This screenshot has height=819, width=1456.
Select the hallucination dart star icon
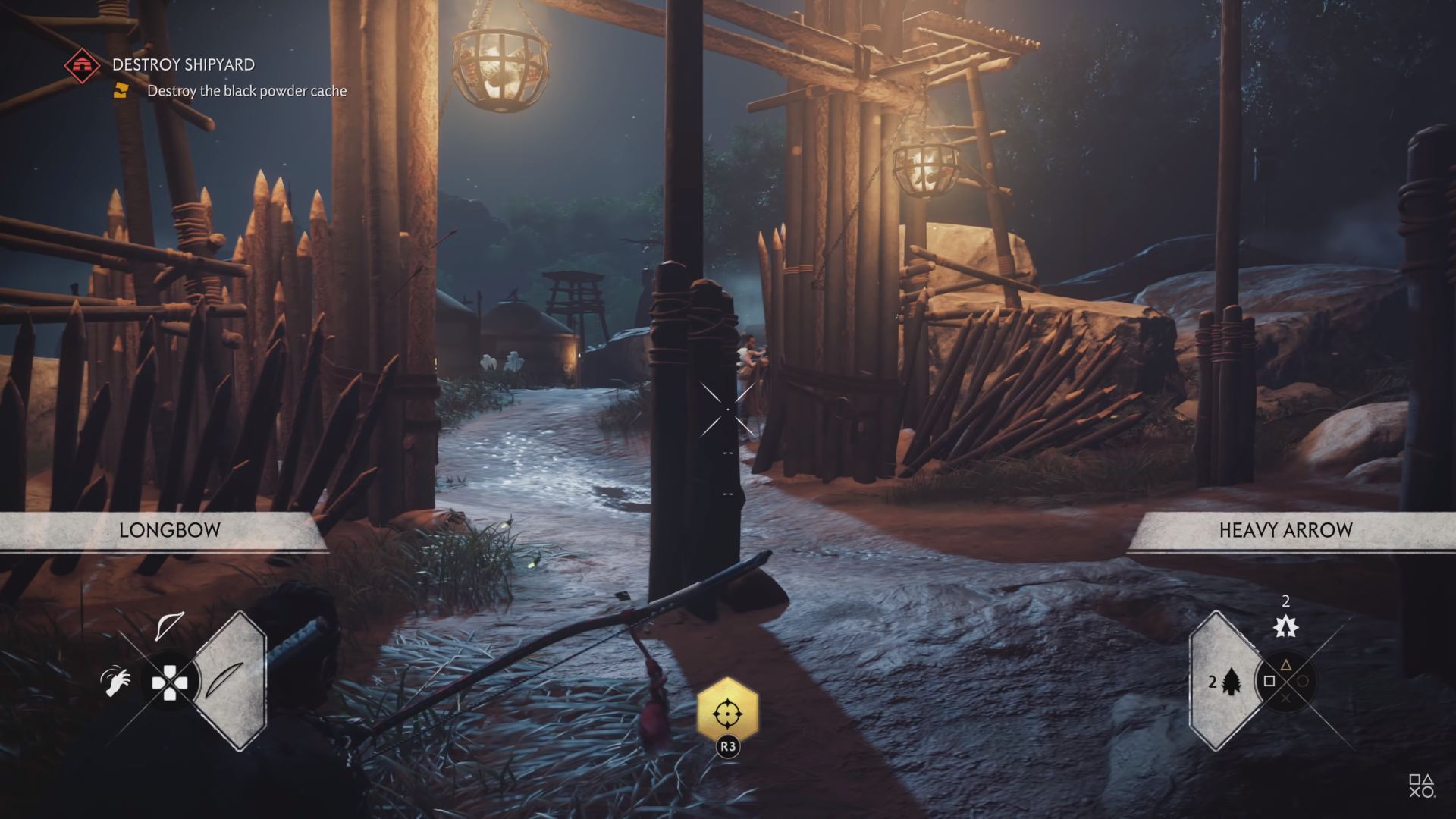click(x=1287, y=627)
